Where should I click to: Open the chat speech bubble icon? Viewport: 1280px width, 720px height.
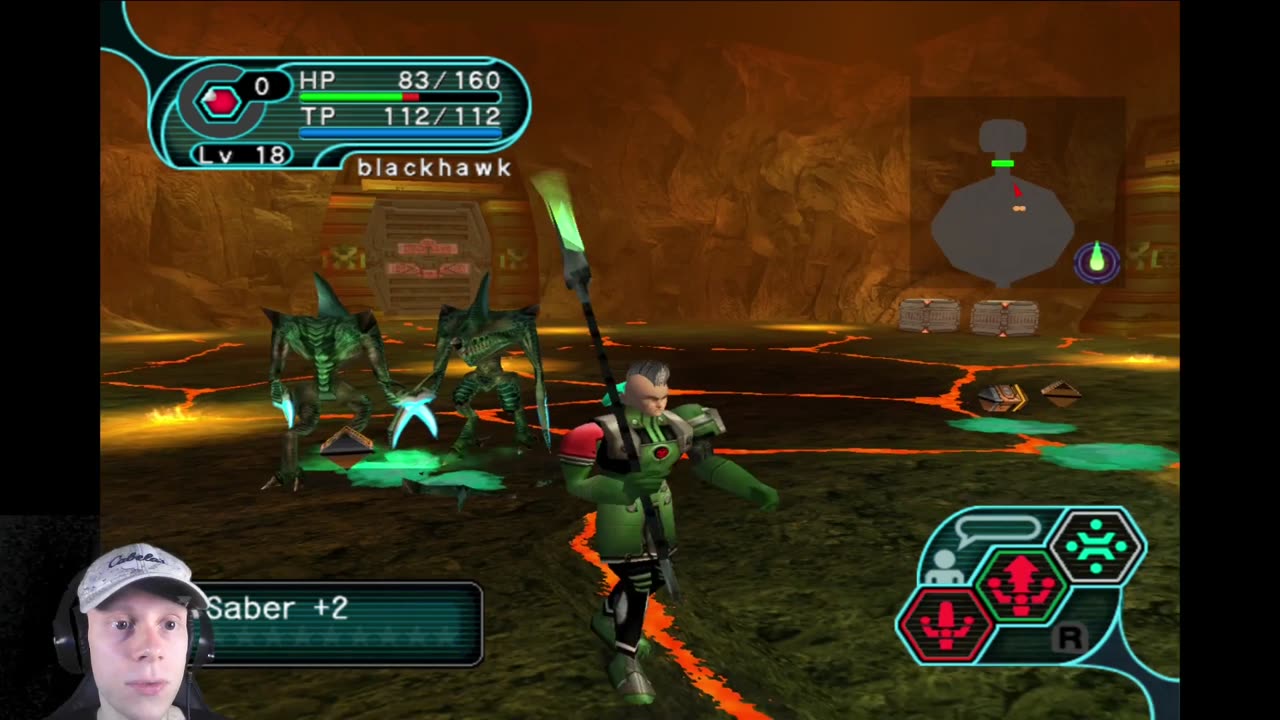click(x=998, y=529)
